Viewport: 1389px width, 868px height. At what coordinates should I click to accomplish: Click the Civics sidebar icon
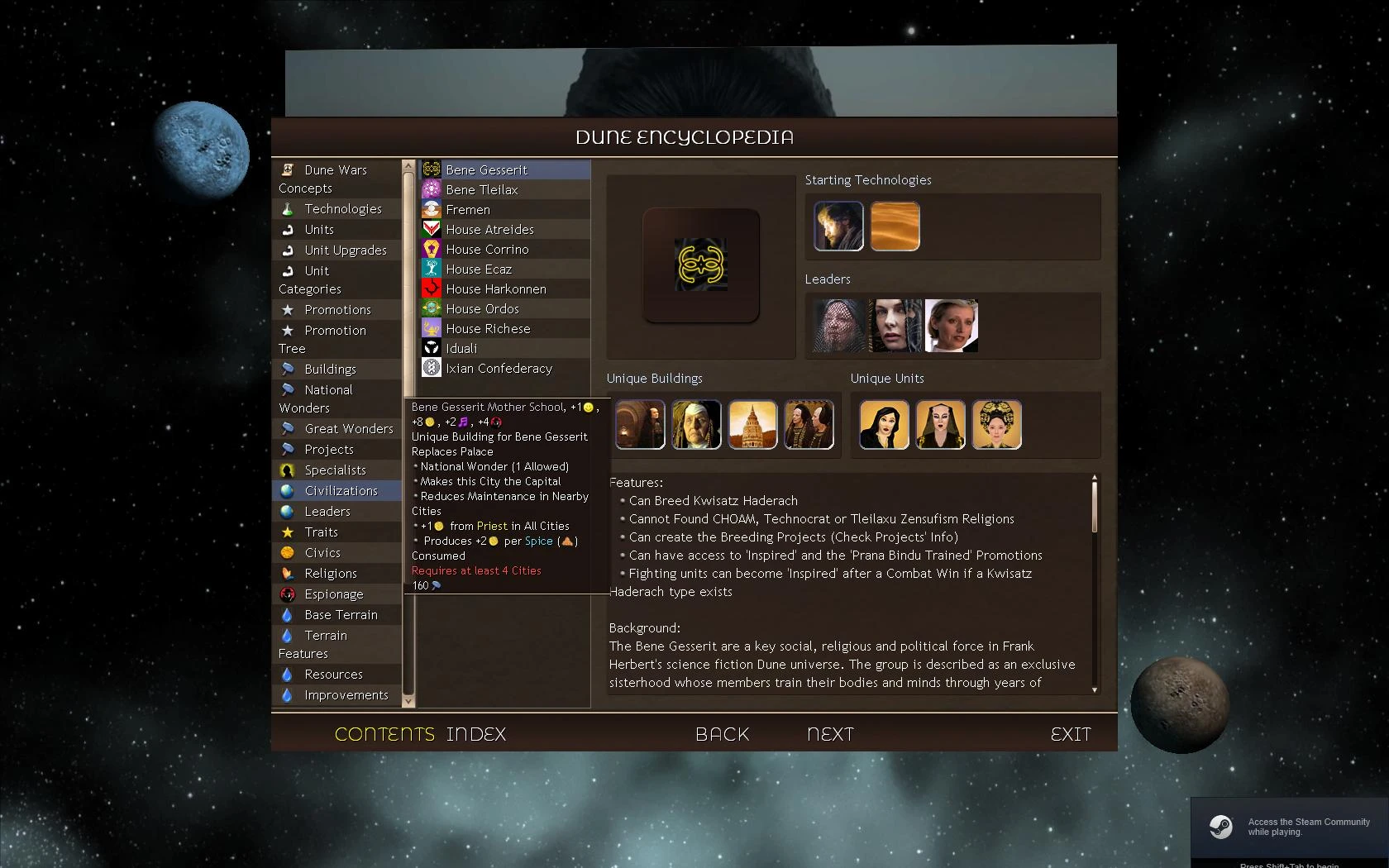click(288, 552)
